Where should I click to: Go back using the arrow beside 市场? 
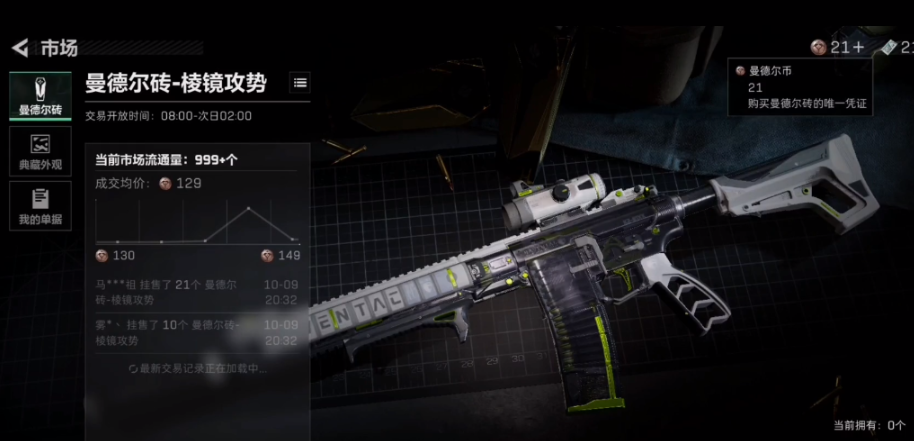tap(19, 48)
